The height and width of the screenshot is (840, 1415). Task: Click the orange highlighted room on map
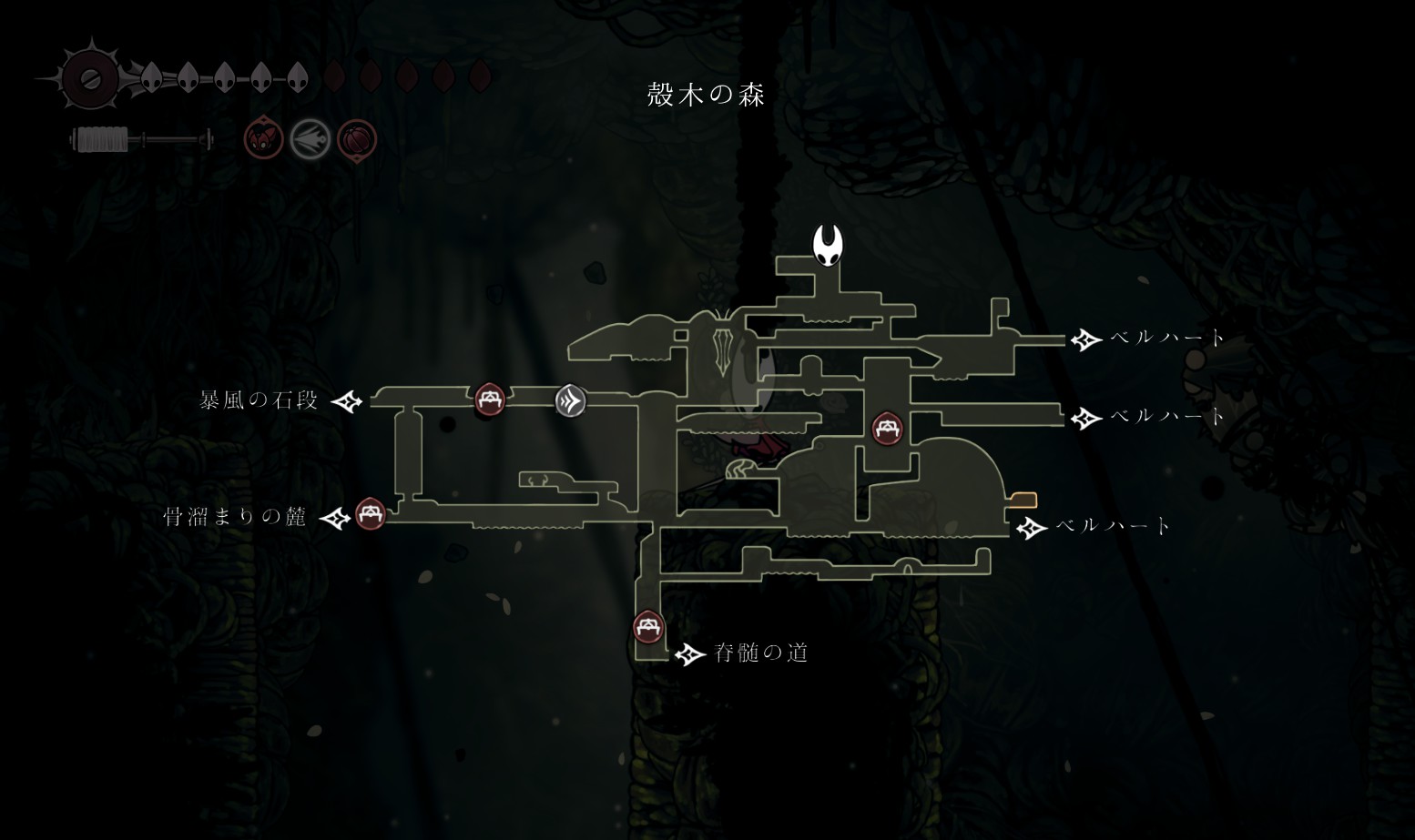1023,500
